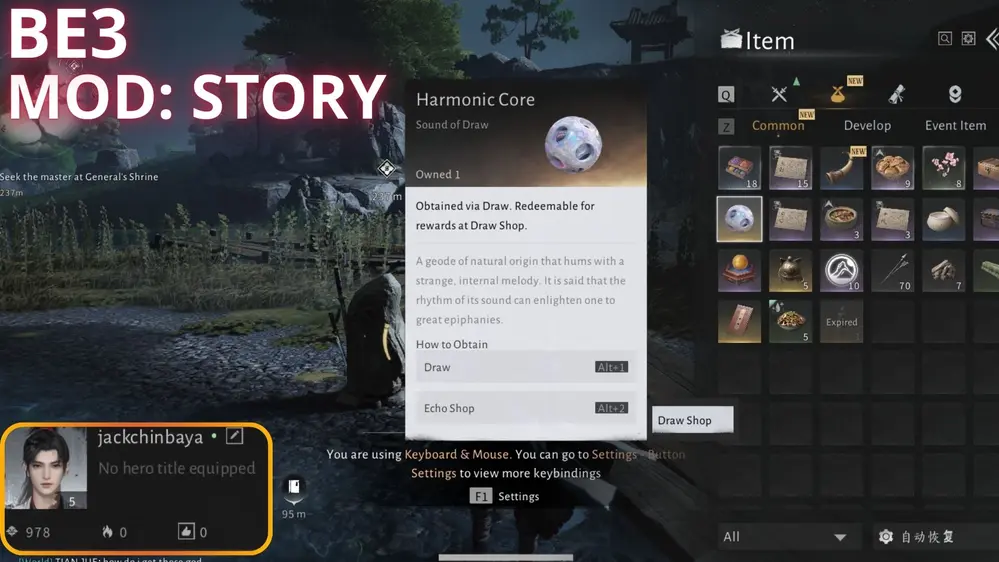
Task: Open the All filter dropdown
Action: coord(785,537)
